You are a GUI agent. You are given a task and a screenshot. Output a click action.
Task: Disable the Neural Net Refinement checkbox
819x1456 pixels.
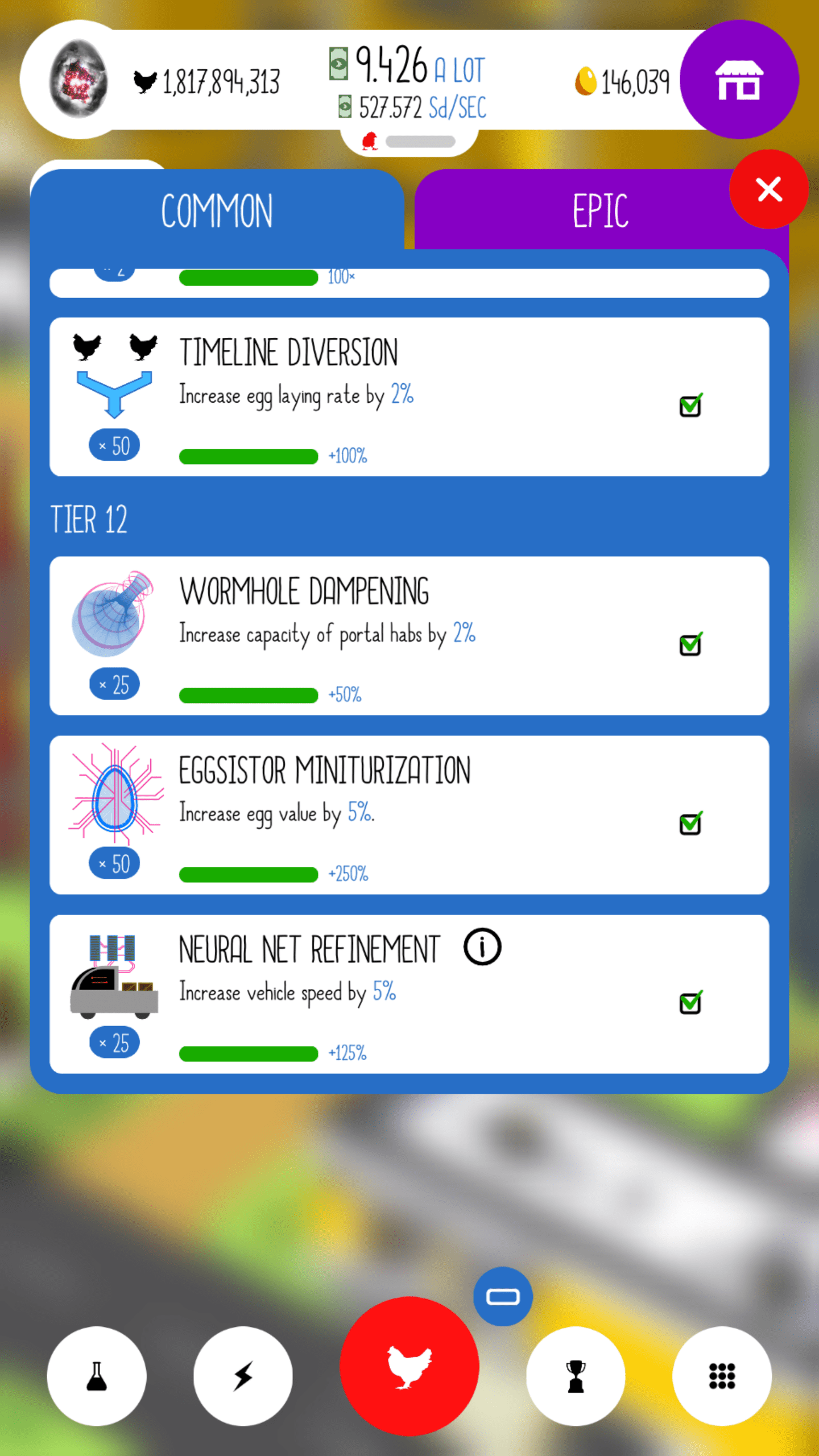[690, 1002]
